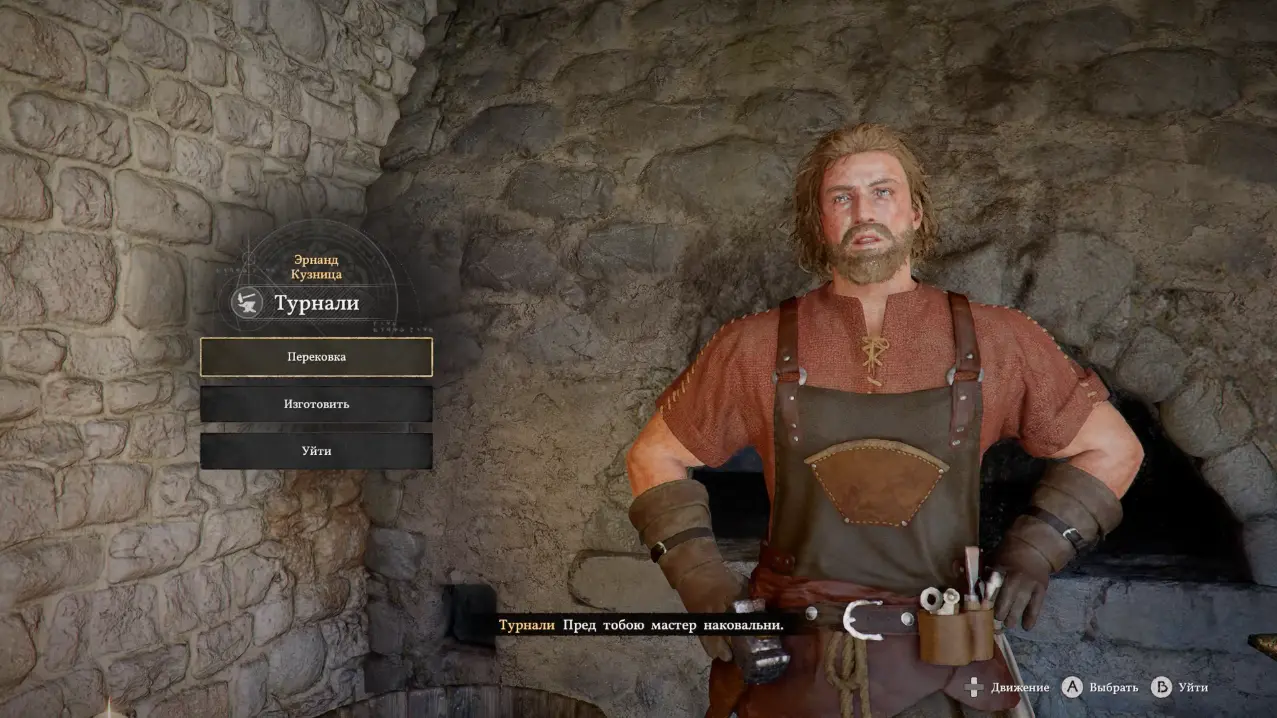Select the Перековка menu option
1277x718 pixels.
coord(316,357)
